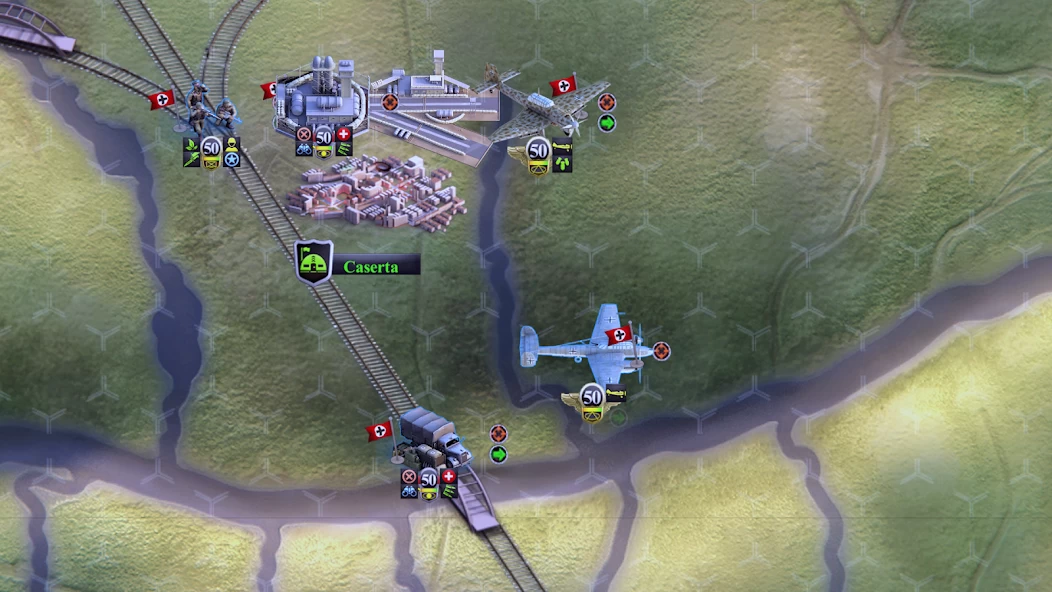Click the factory's red cross medic icon

click(344, 134)
